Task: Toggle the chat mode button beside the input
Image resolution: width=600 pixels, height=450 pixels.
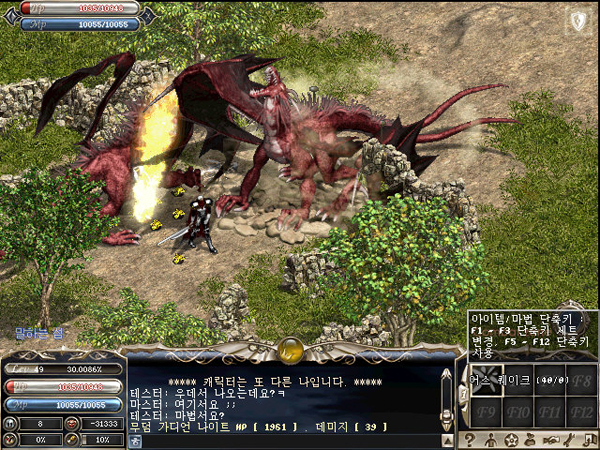Action: [135, 441]
